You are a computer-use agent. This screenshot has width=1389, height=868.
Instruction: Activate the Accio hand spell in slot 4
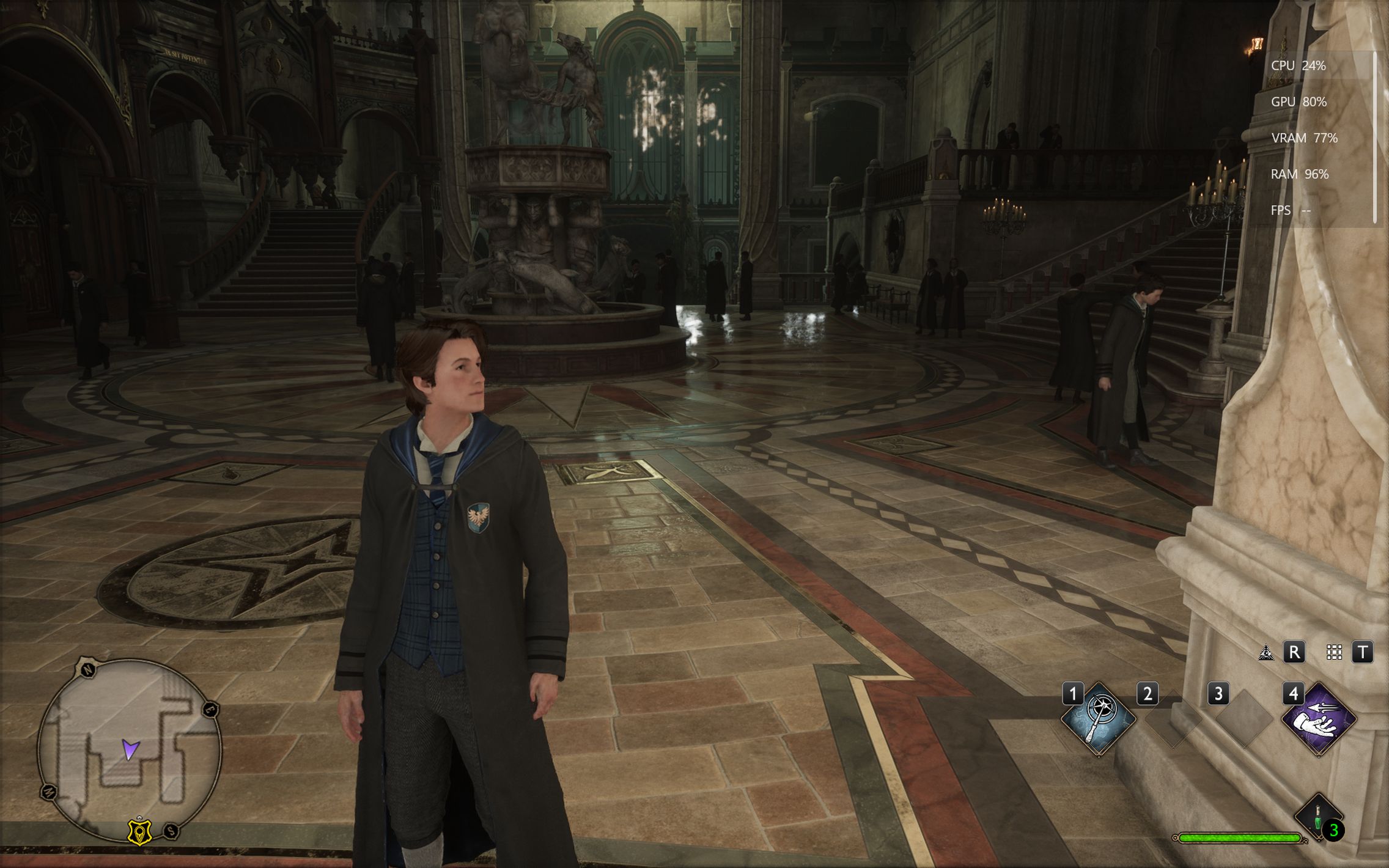[x=1319, y=719]
